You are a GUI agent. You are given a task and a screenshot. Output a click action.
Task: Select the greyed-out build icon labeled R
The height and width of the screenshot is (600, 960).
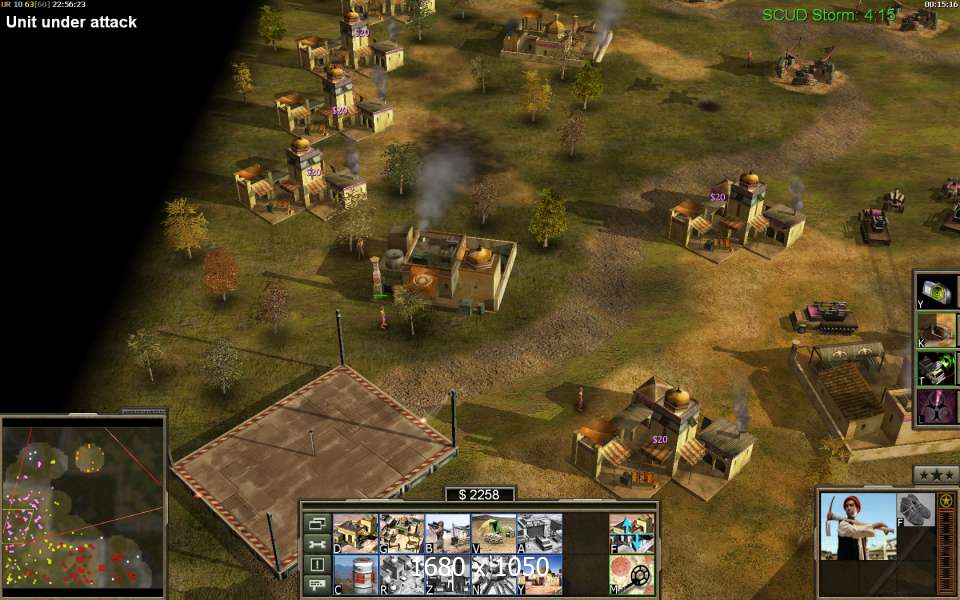[x=401, y=575]
